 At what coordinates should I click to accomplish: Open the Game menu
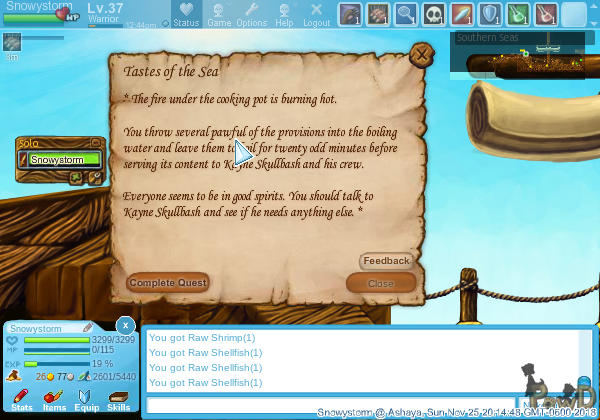point(219,14)
